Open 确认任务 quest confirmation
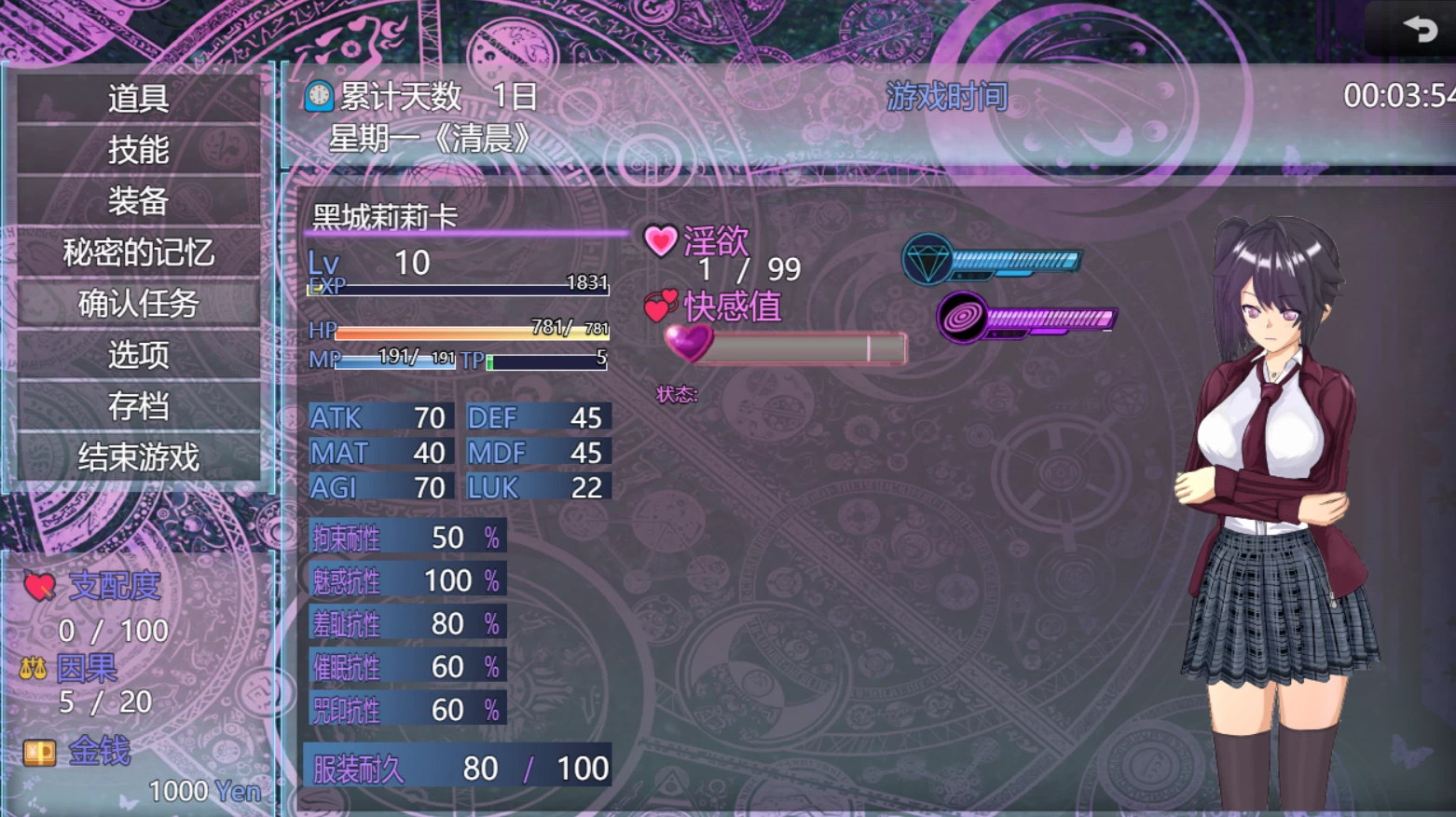 (138, 303)
